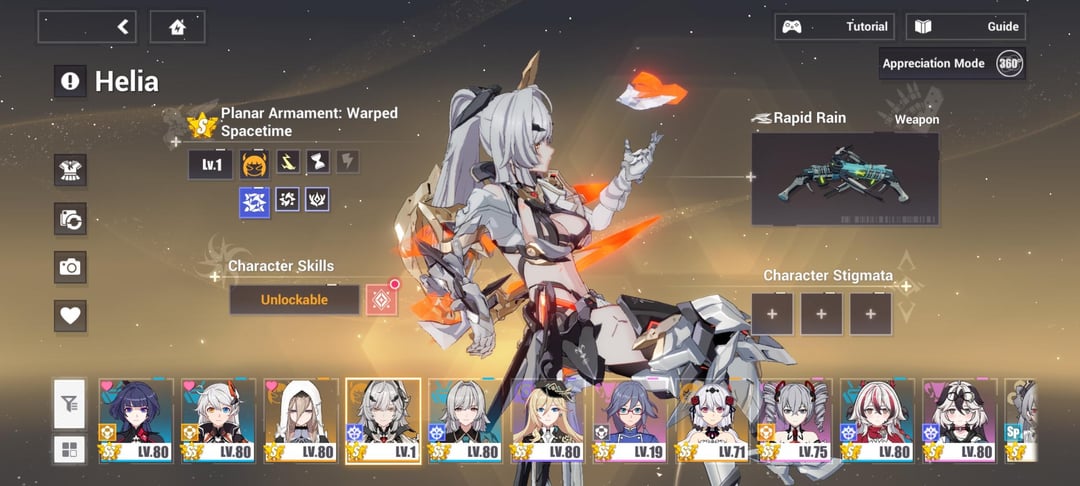Show Helia's info via exclamation icon

[70, 82]
